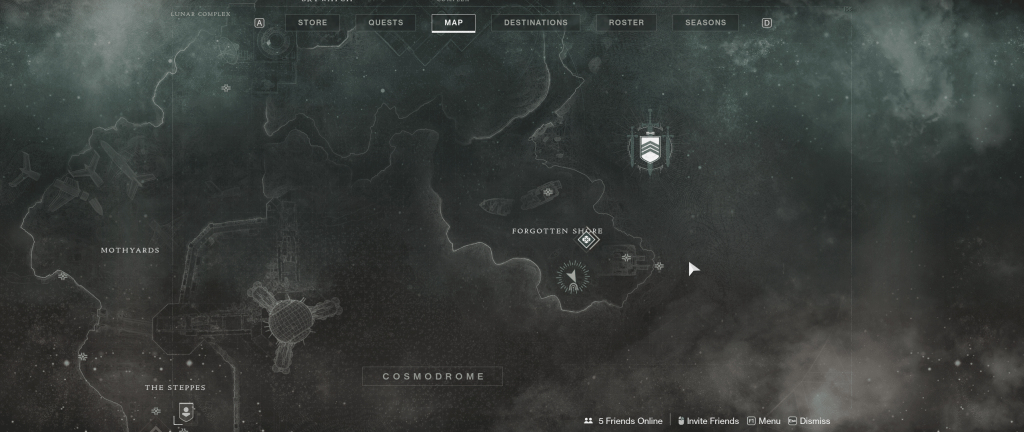Click the player location arrow marker

pos(572,276)
